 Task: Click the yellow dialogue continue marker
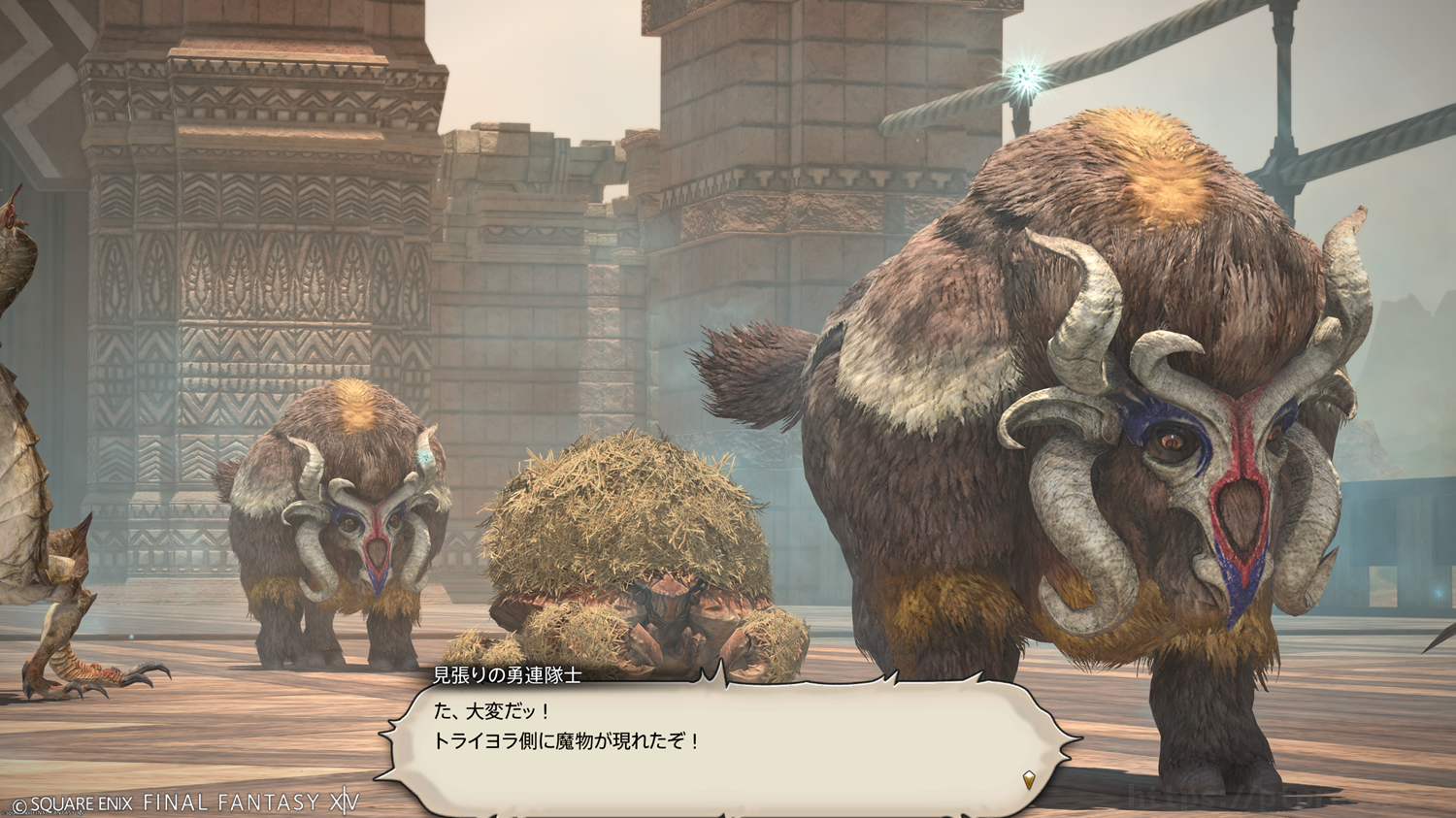pyautogui.click(x=1029, y=778)
